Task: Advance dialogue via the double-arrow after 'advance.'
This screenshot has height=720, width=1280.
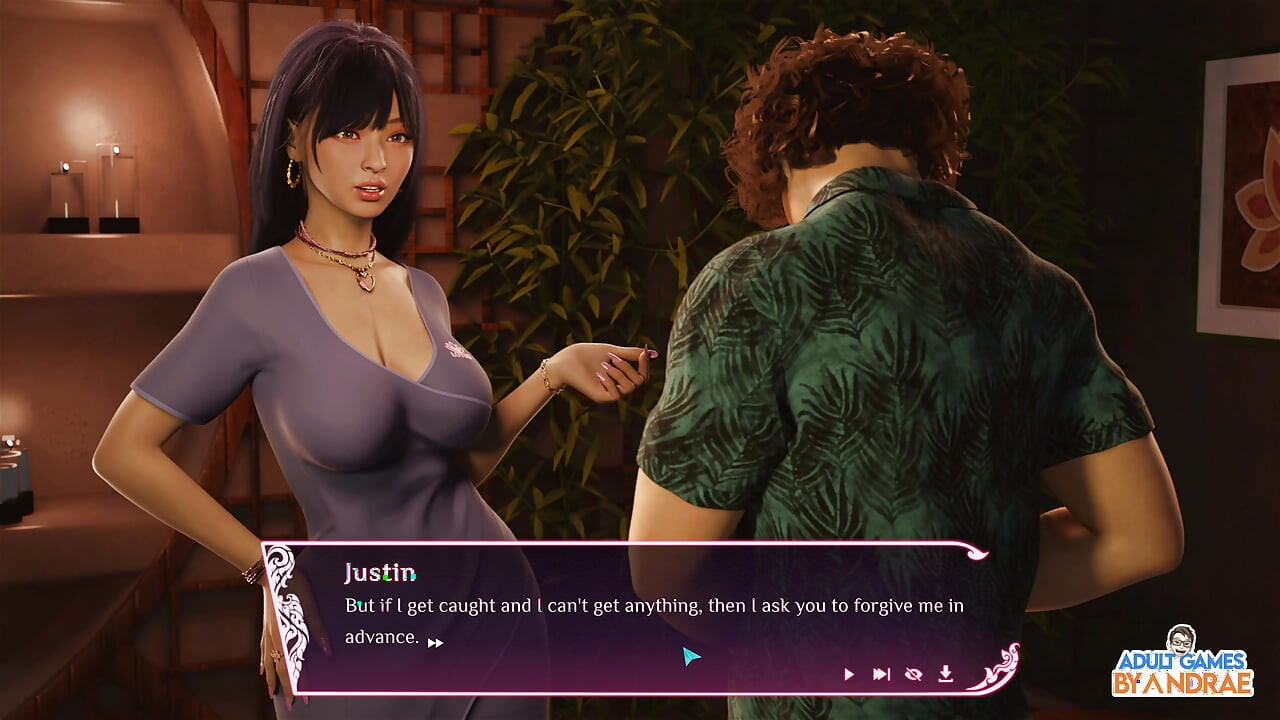Action: click(x=435, y=643)
